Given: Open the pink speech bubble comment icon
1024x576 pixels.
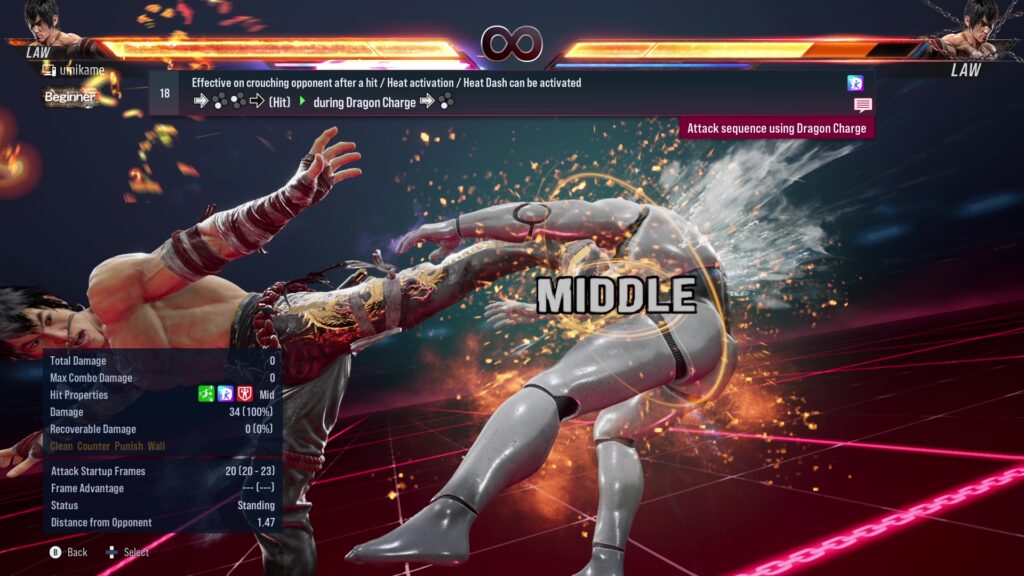Looking at the screenshot, I should (x=862, y=105).
